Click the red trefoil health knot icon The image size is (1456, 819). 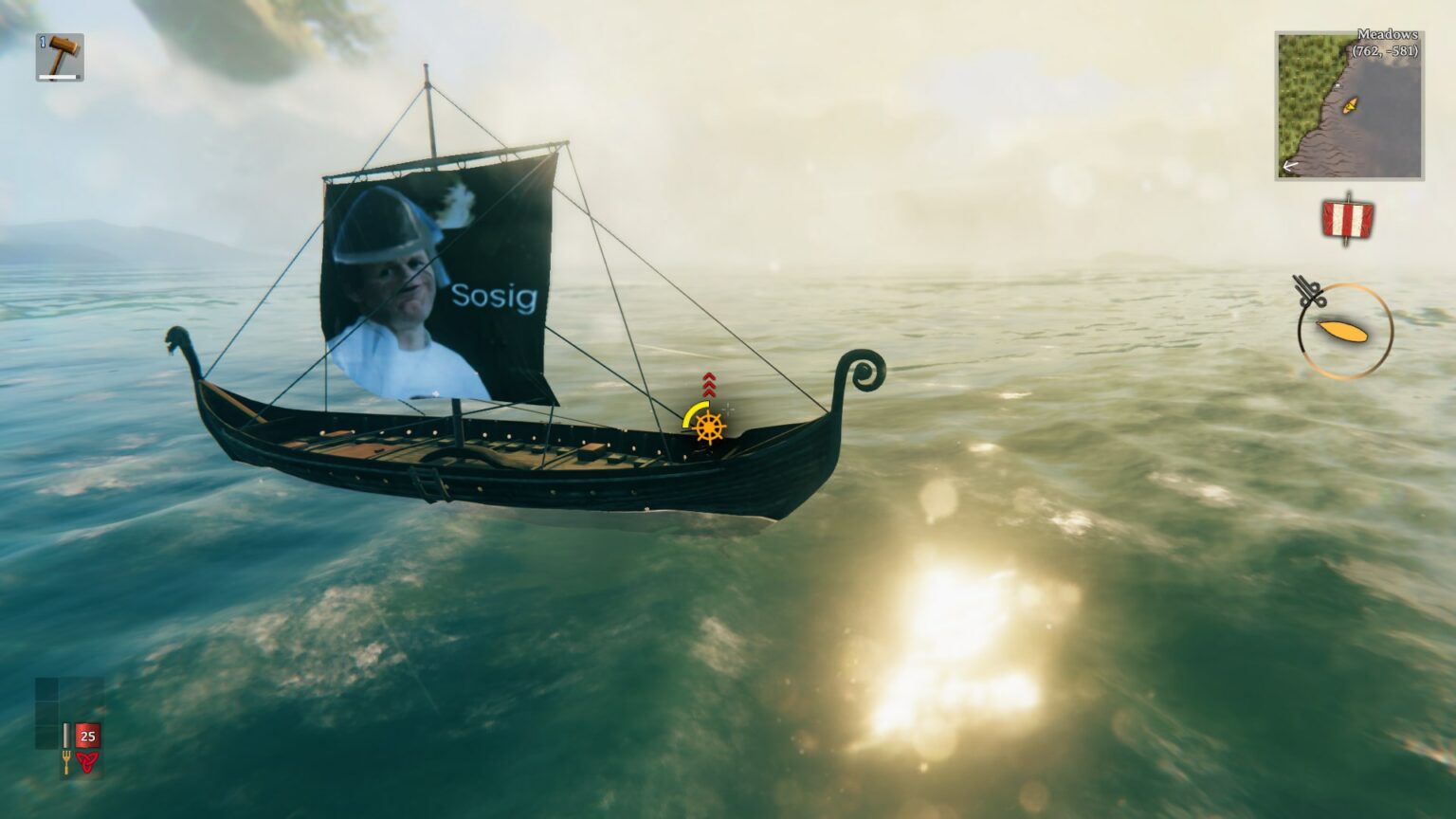tap(88, 759)
